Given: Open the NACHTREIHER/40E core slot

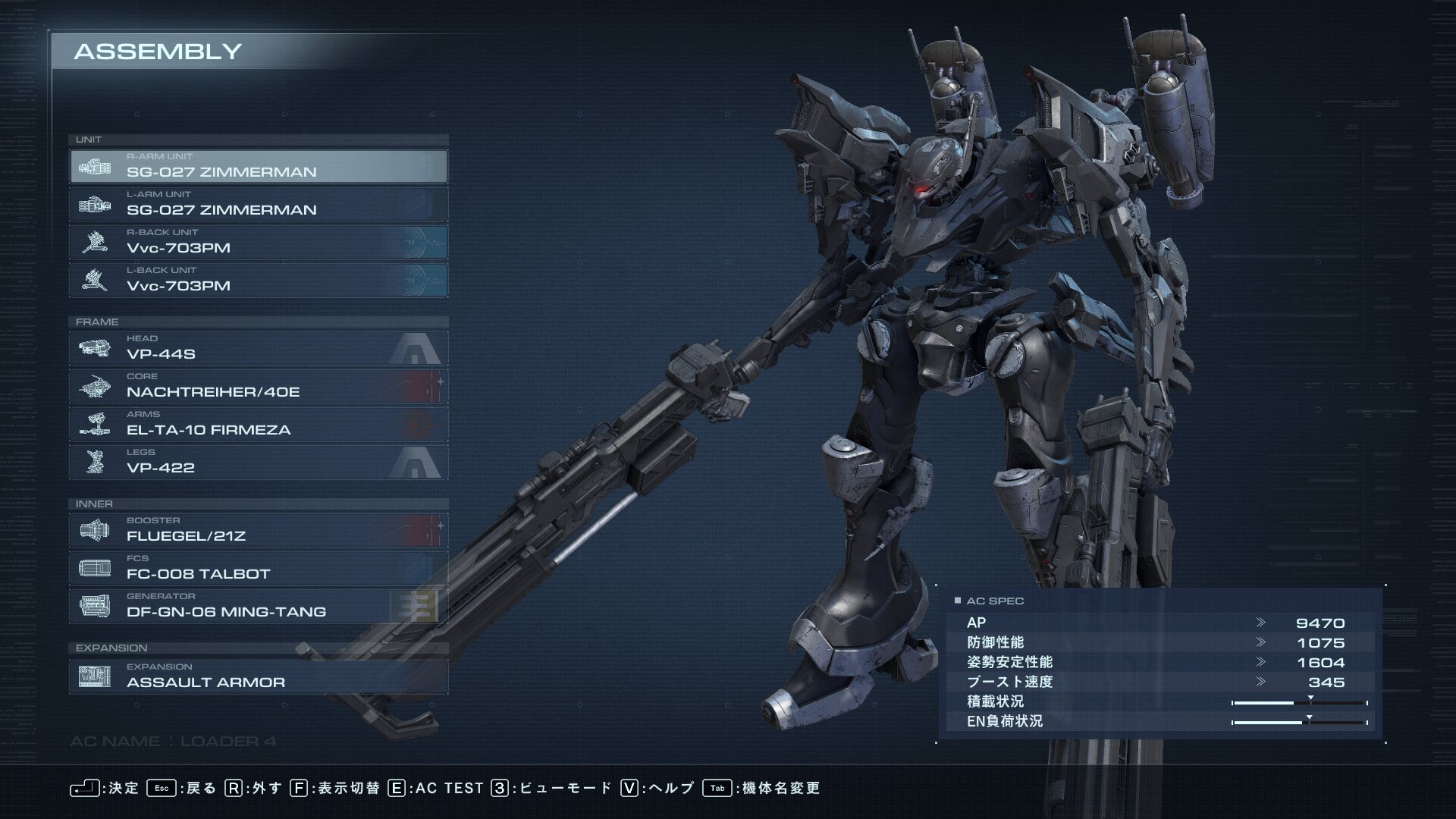Looking at the screenshot, I should [x=258, y=386].
